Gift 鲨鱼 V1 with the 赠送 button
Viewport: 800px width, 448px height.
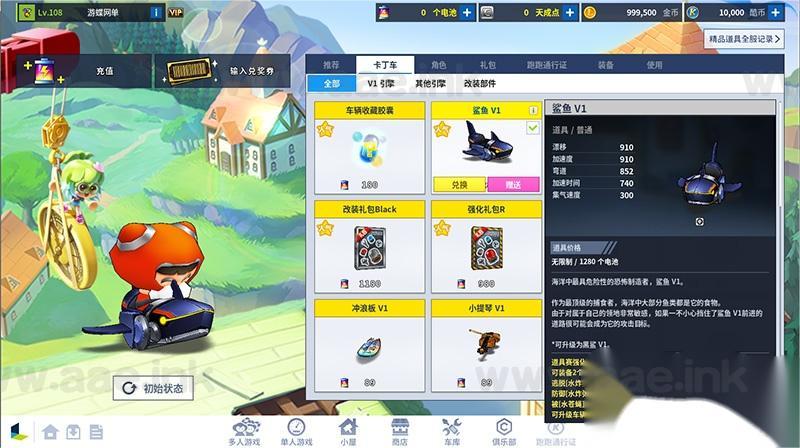click(513, 185)
